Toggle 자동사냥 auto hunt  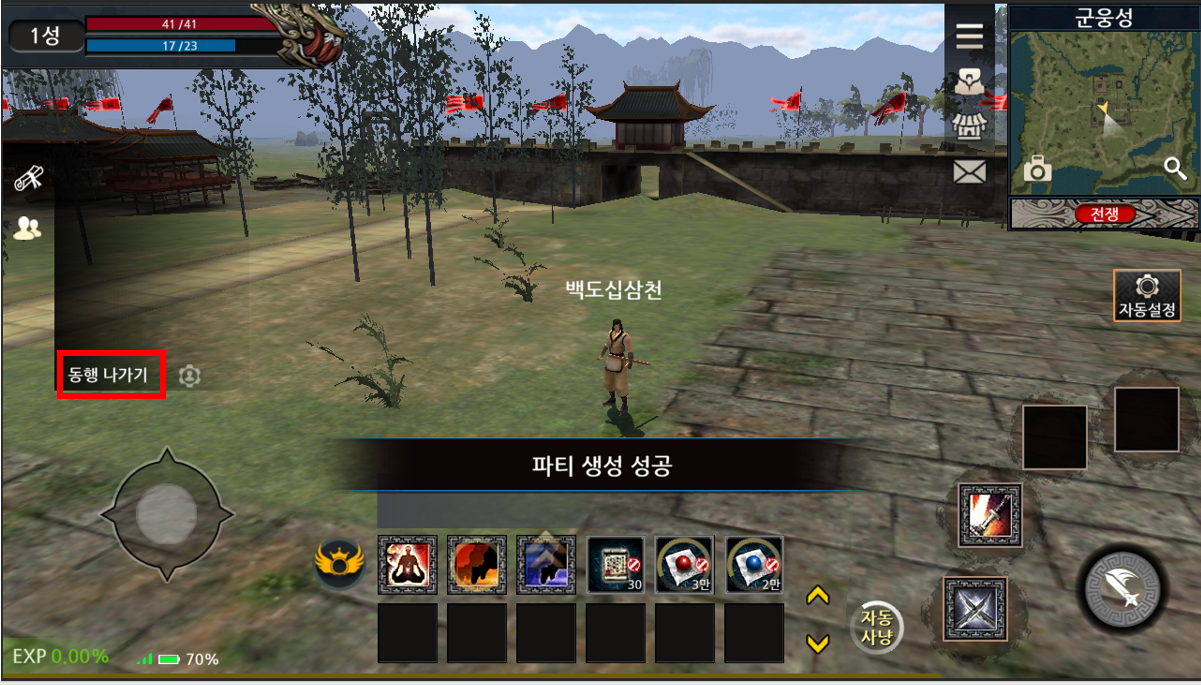[877, 627]
